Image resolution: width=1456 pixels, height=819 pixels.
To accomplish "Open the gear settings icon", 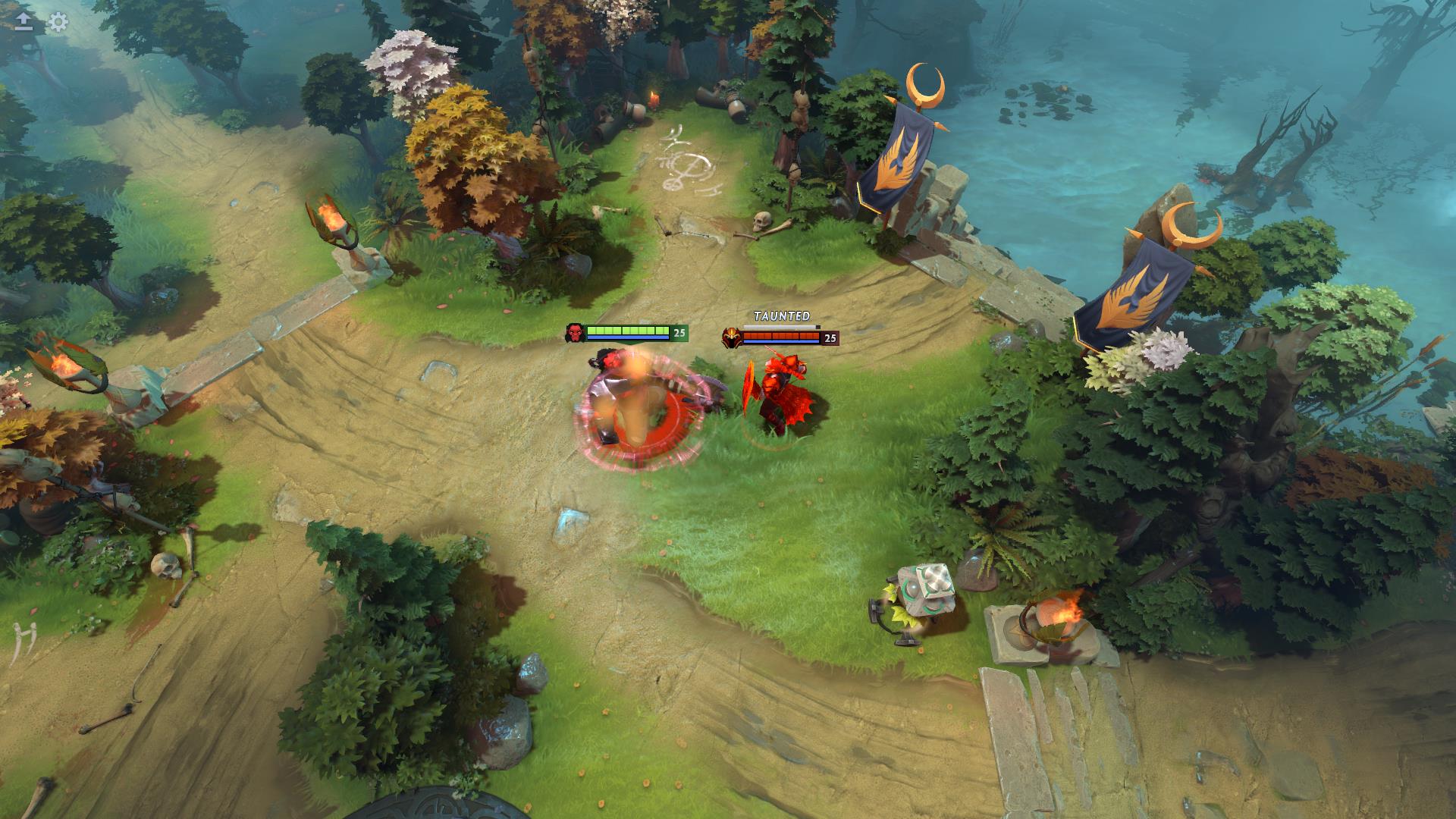I will pos(58,22).
